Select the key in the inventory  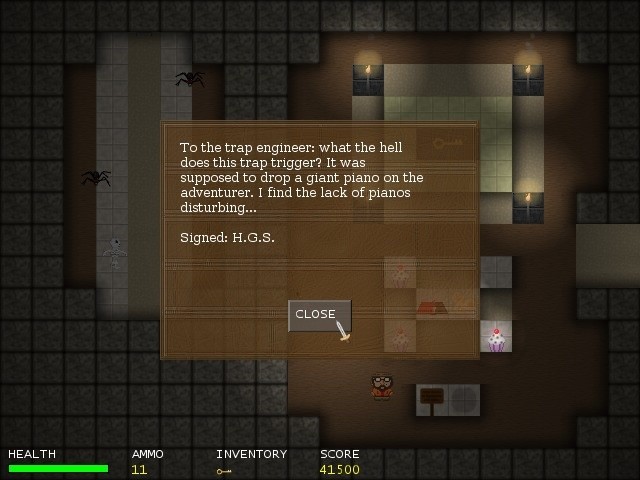coord(224,470)
